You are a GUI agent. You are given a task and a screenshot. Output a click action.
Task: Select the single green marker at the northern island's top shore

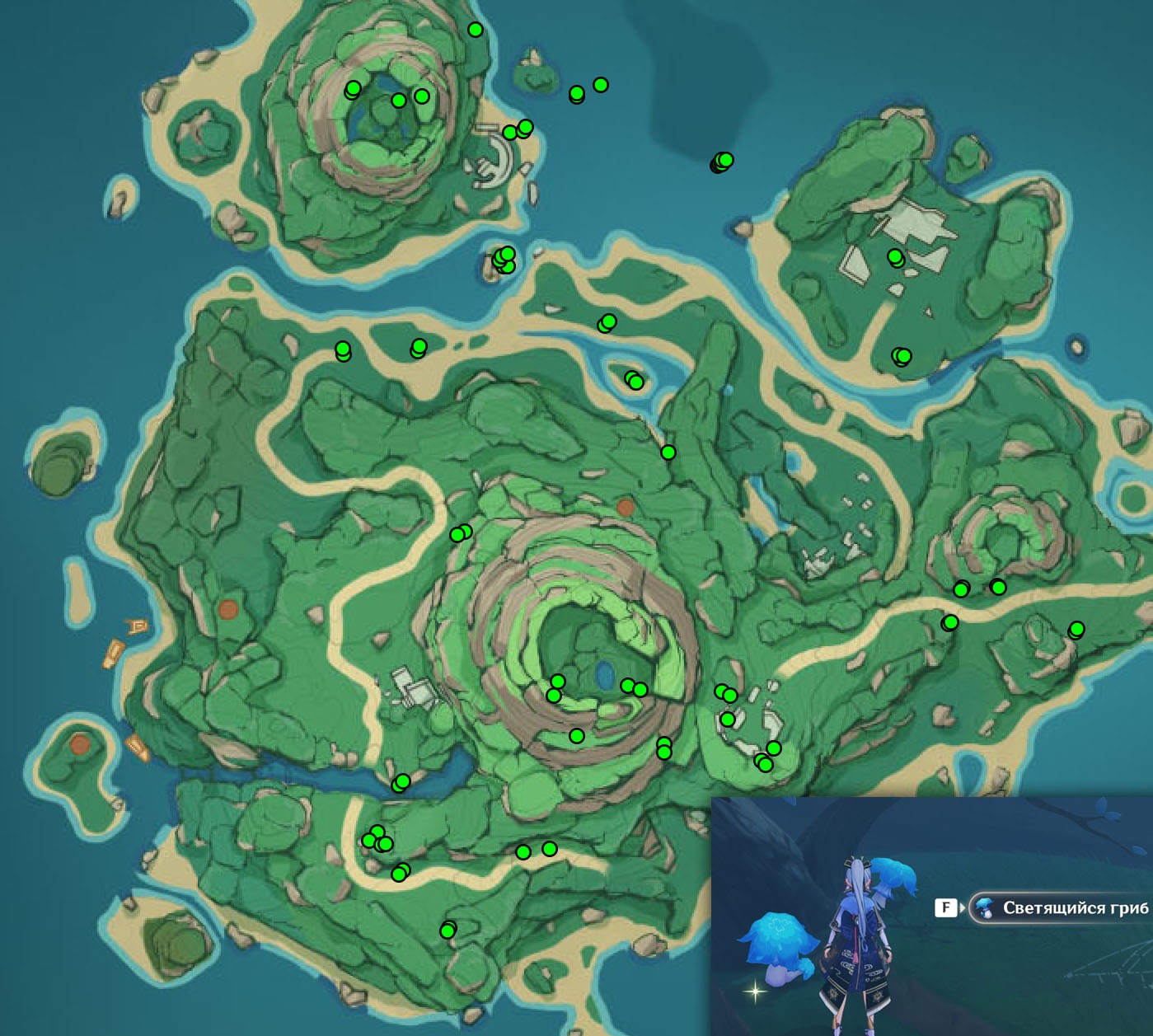476,30
